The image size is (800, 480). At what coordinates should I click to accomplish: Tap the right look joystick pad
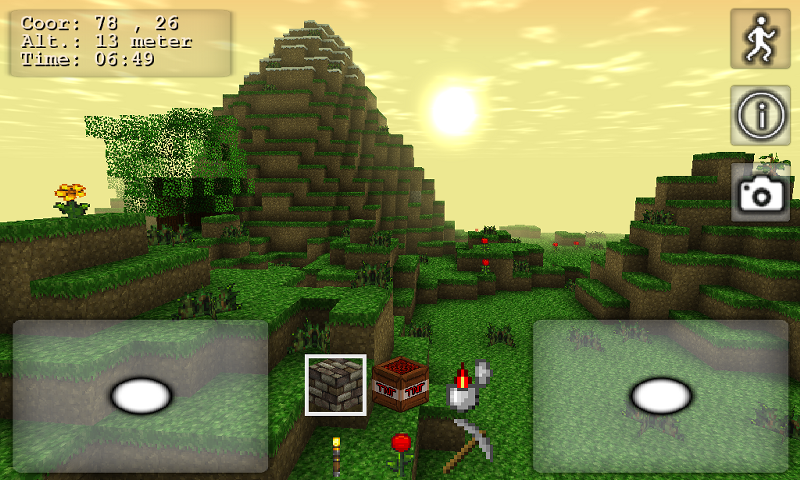(x=661, y=396)
